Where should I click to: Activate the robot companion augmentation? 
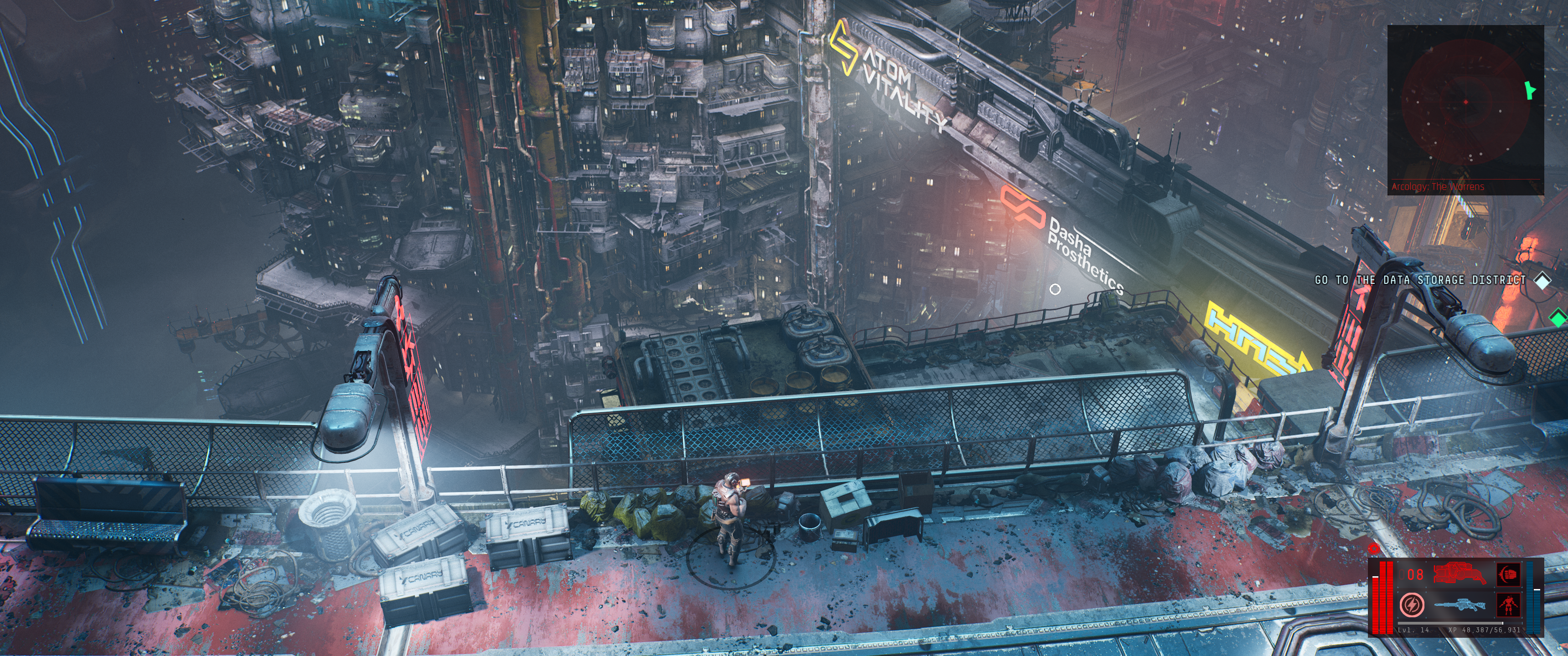(1508, 605)
